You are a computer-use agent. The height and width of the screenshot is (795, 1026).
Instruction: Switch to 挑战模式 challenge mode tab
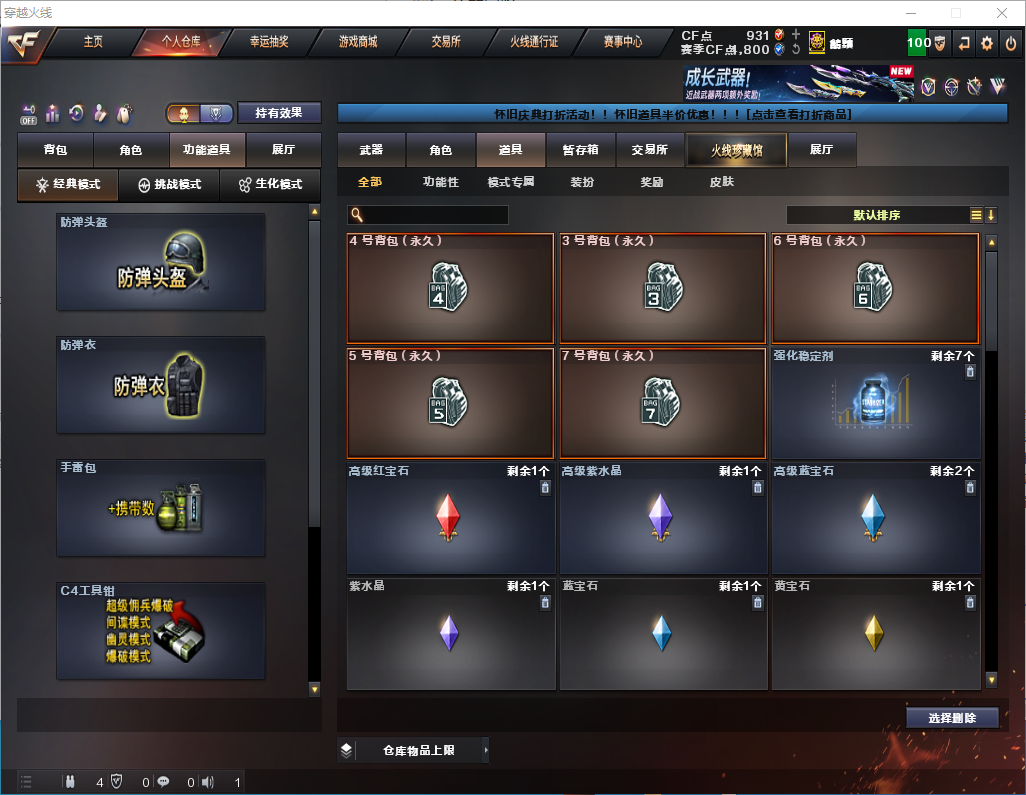click(169, 185)
